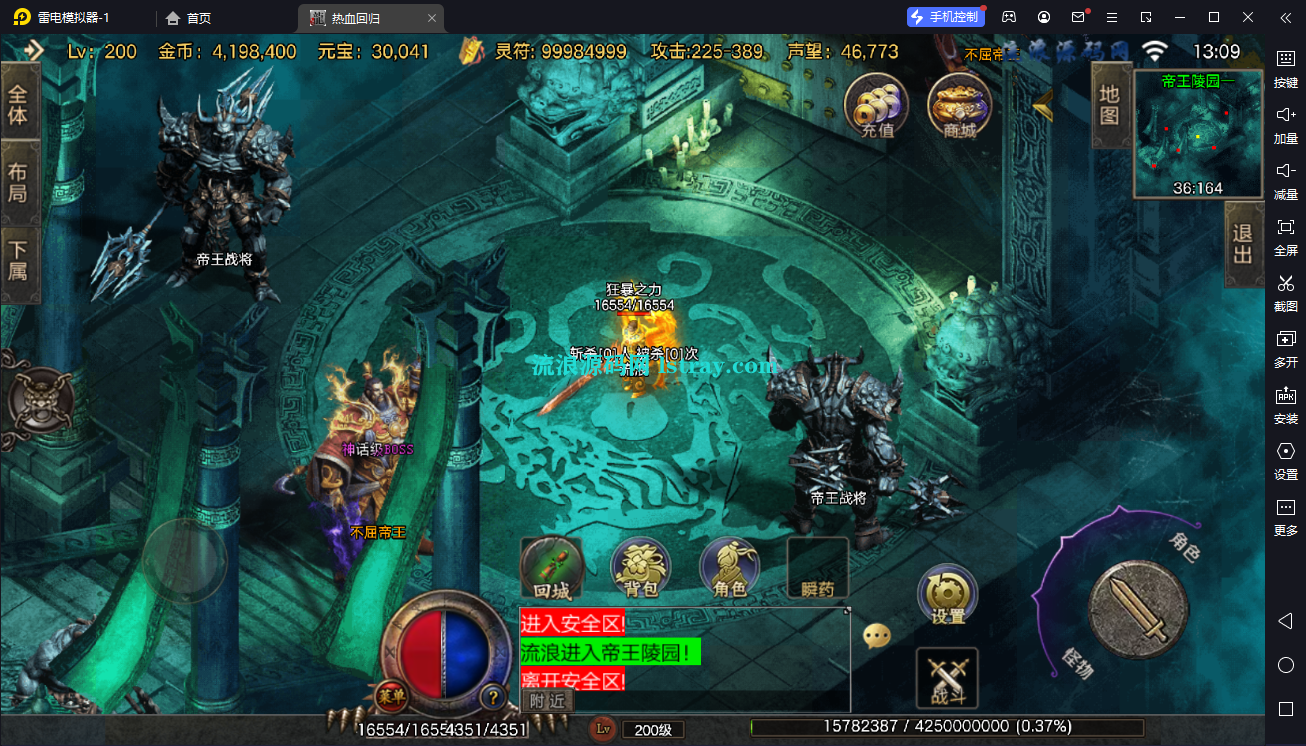Open the 充值 recharge shop icon
1306x746 pixels.
click(876, 106)
